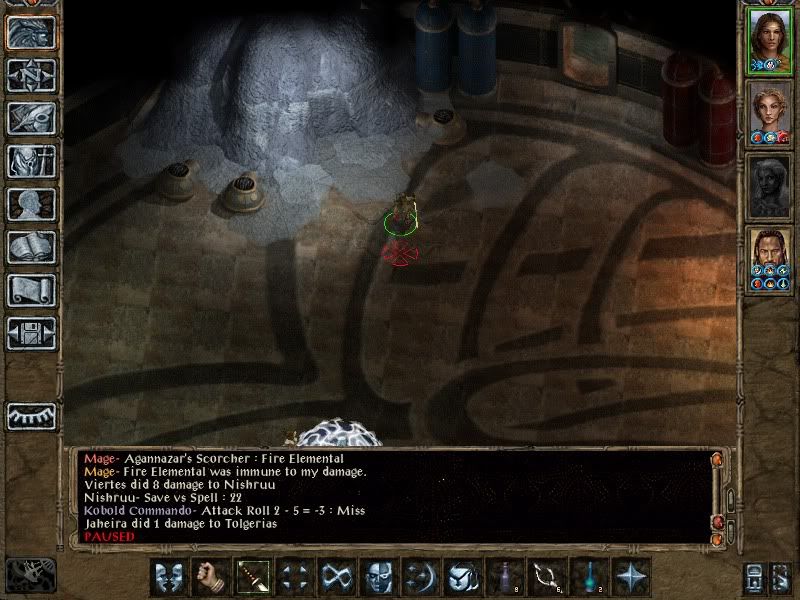Select the equipped dagger weapon slot
Screen dimensions: 800x600
pyautogui.click(x=253, y=576)
